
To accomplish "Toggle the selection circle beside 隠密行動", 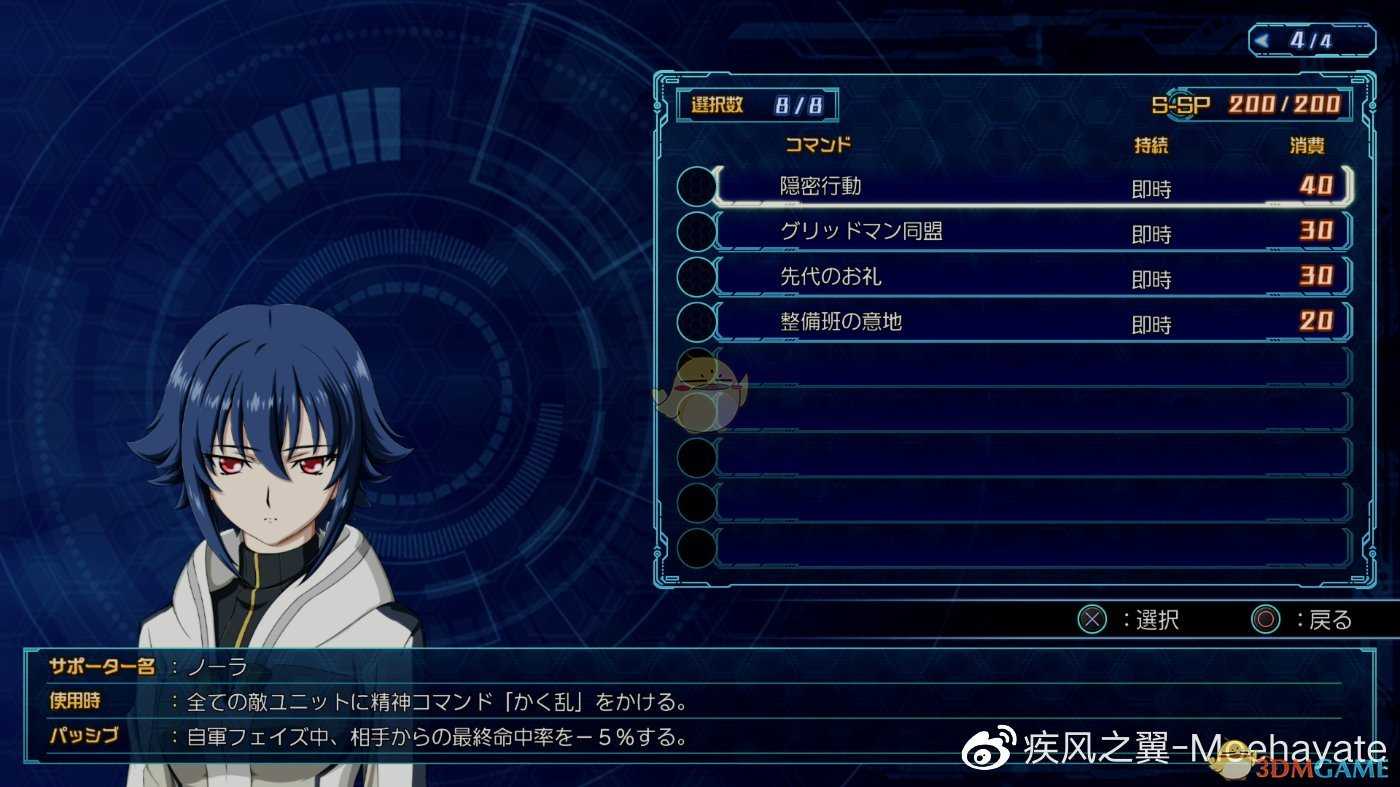I will click(697, 186).
